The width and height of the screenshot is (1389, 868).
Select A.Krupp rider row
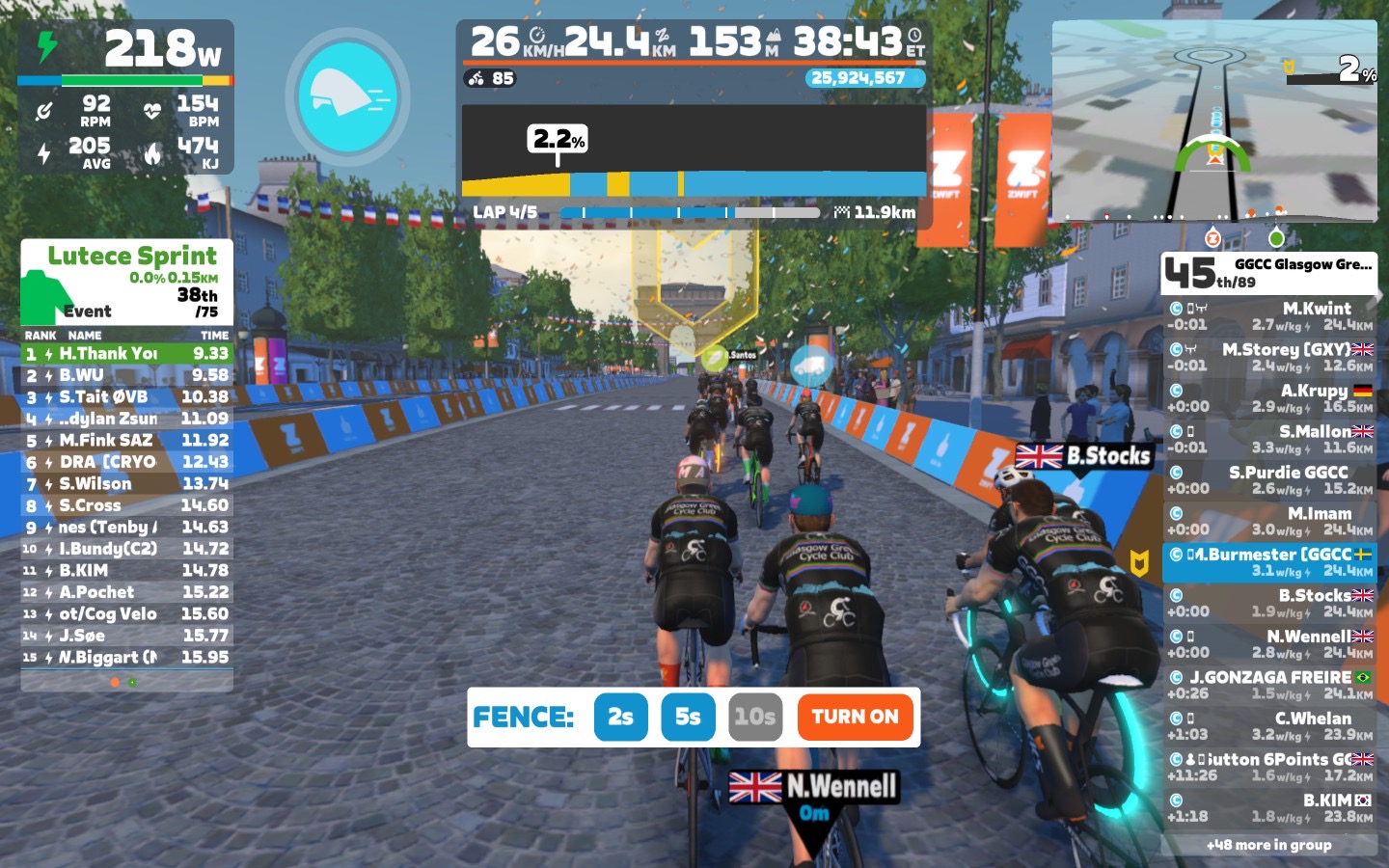tap(1269, 398)
